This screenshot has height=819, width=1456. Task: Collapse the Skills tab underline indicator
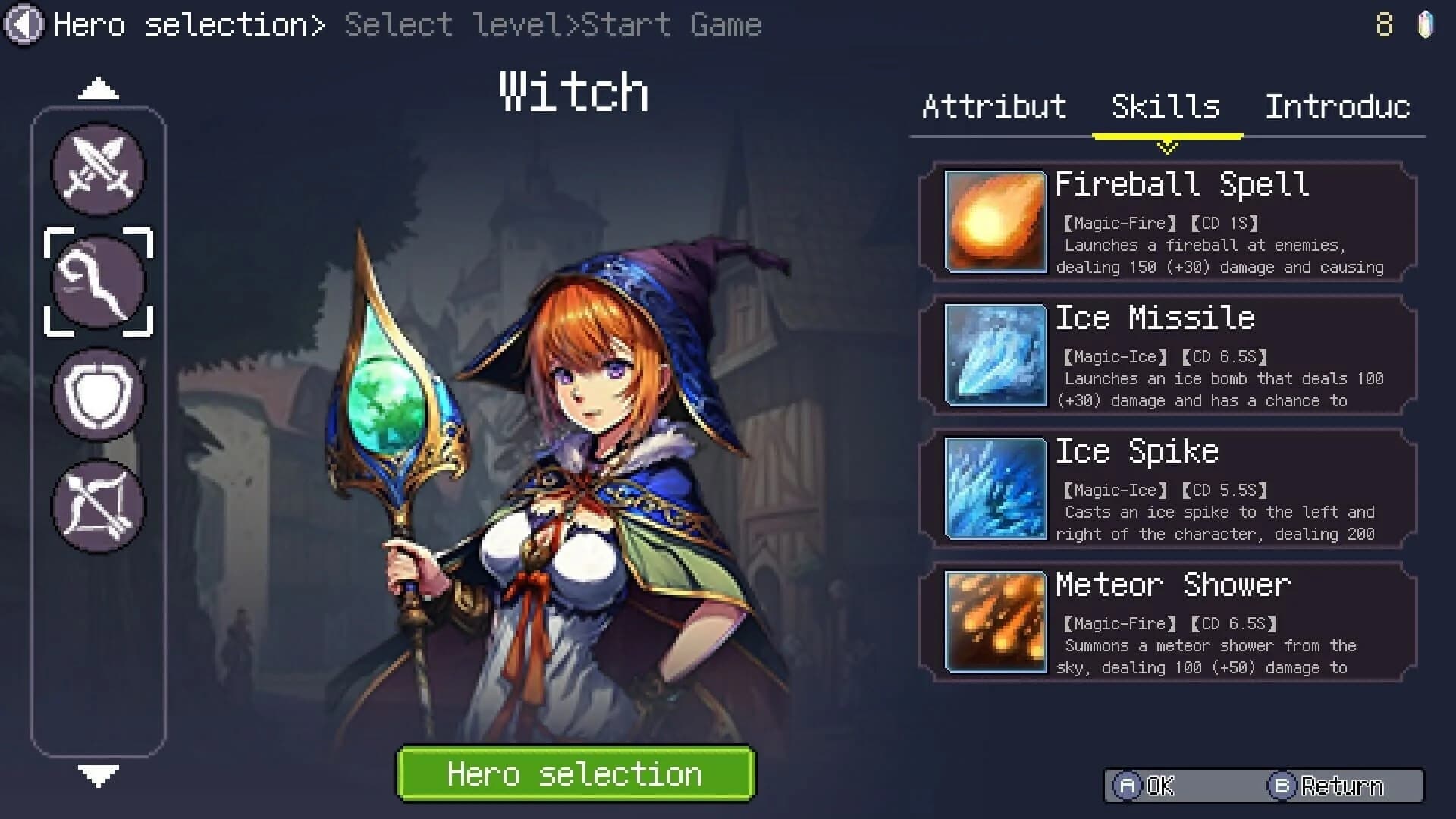[x=1166, y=137]
